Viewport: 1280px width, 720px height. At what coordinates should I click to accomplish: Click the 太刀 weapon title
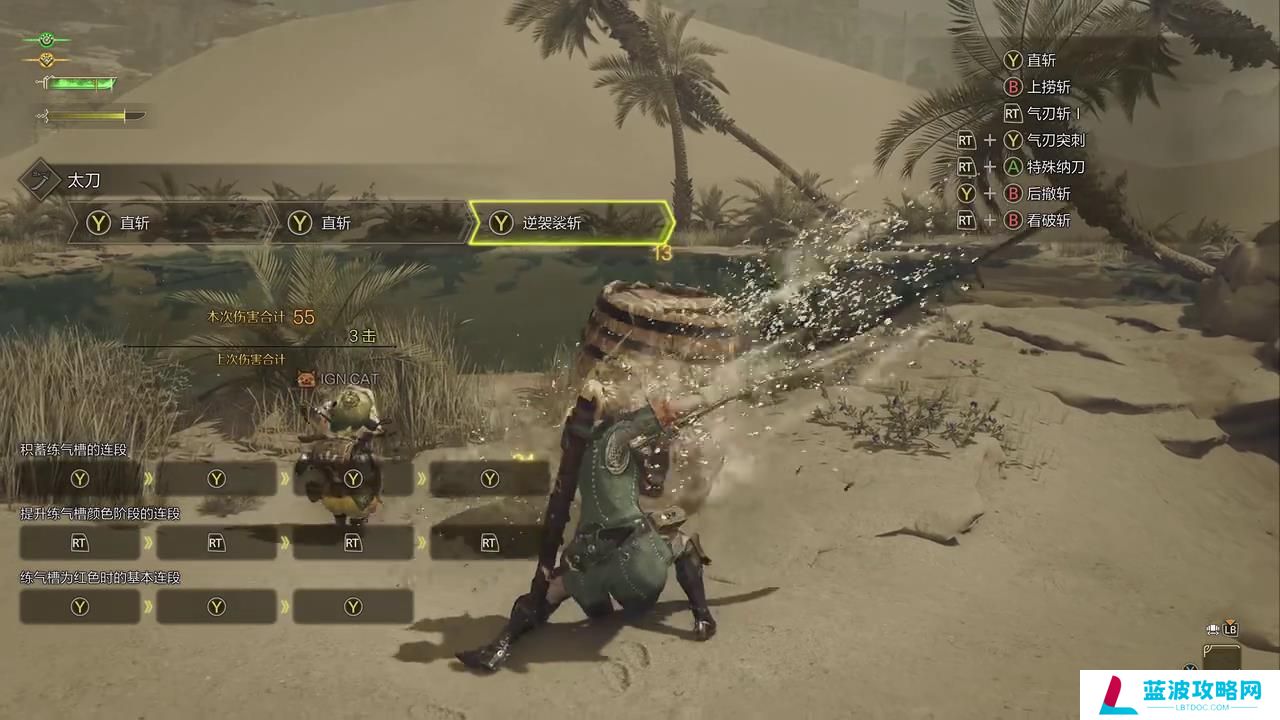pyautogui.click(x=84, y=181)
